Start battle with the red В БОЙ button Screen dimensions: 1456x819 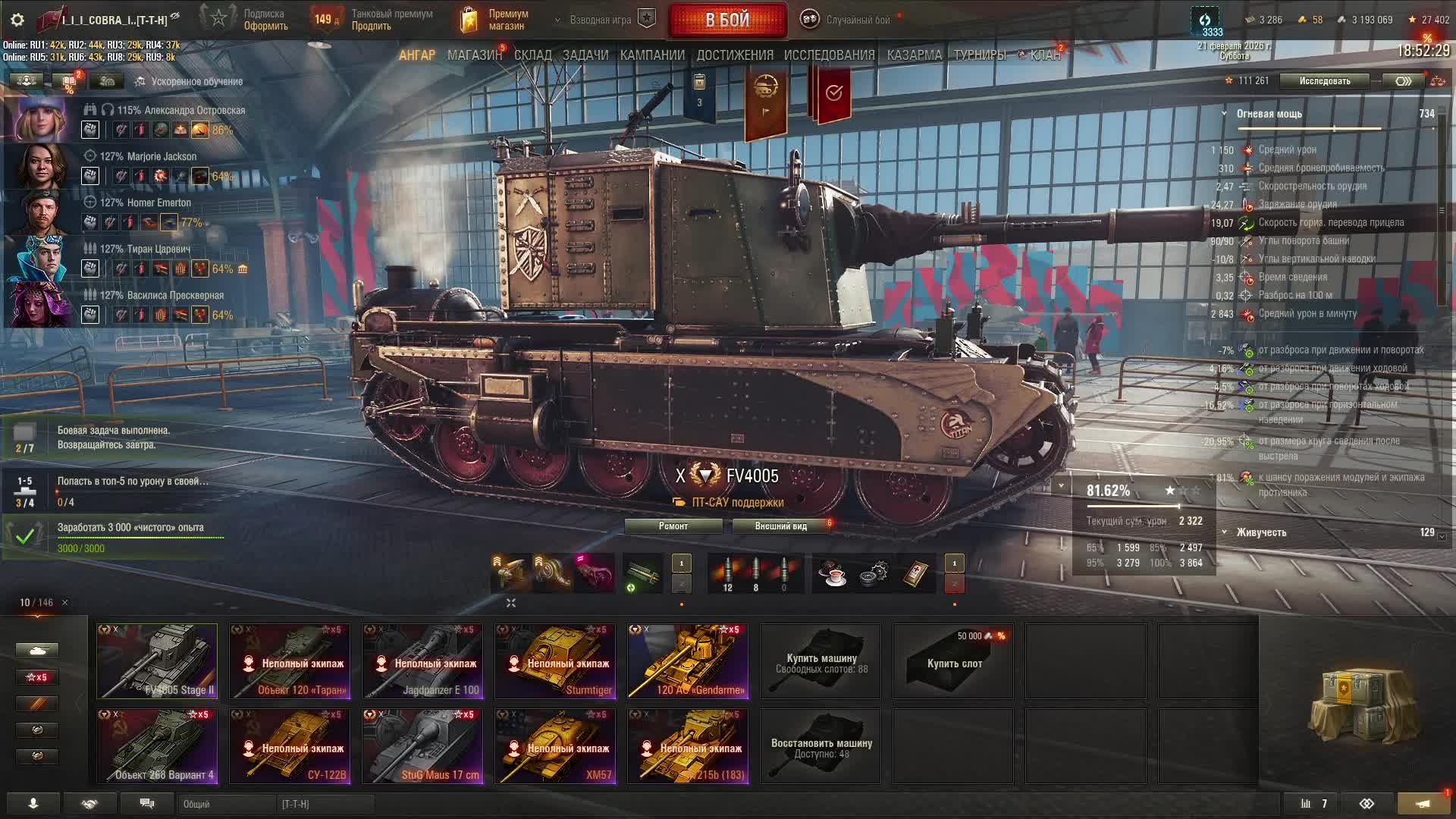click(727, 20)
